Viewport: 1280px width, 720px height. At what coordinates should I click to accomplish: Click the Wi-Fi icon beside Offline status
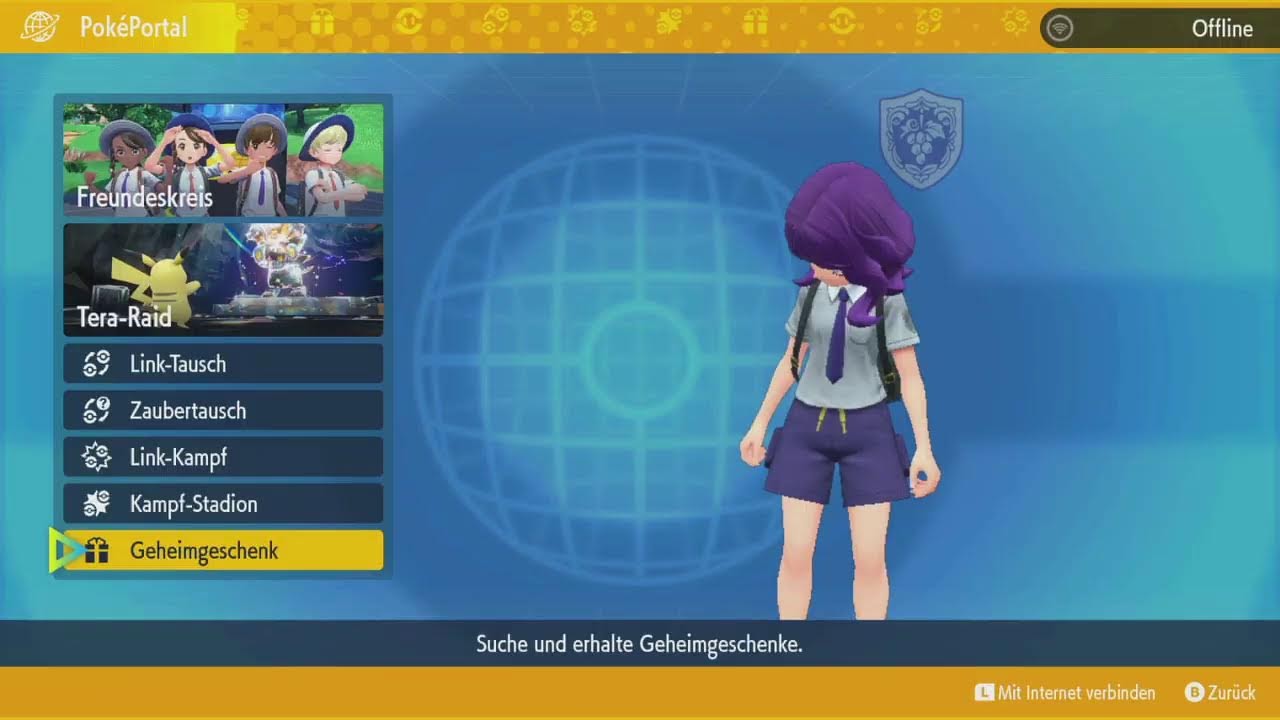click(x=1058, y=28)
